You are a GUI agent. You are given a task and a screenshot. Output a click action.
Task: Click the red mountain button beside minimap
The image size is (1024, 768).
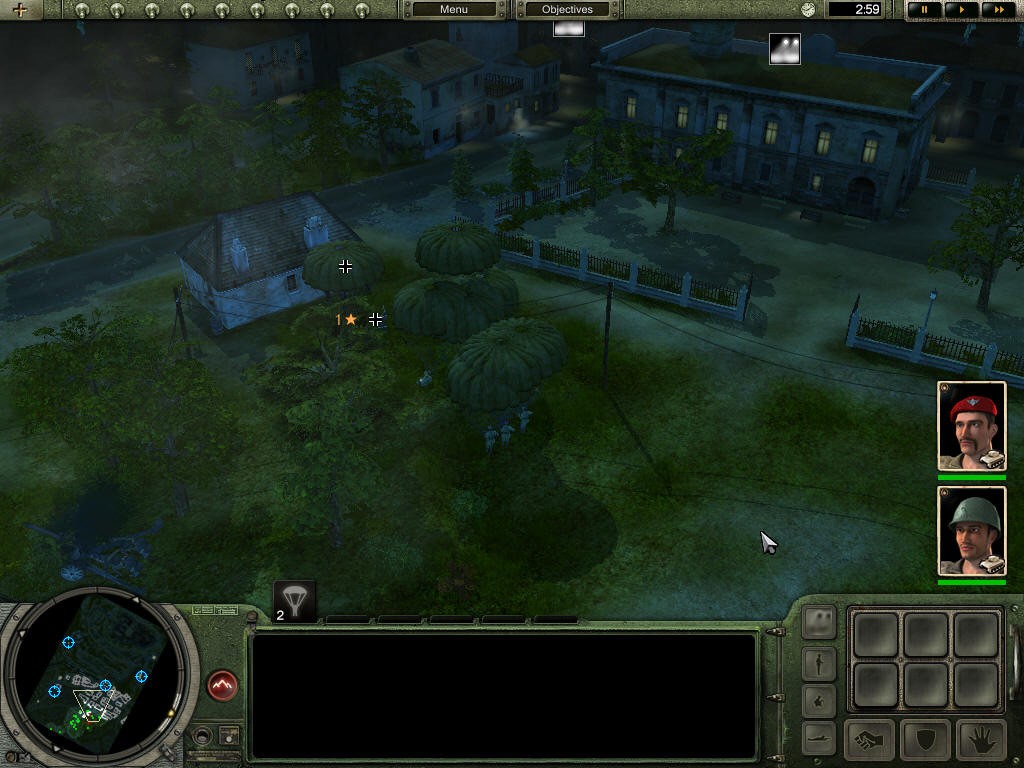222,686
